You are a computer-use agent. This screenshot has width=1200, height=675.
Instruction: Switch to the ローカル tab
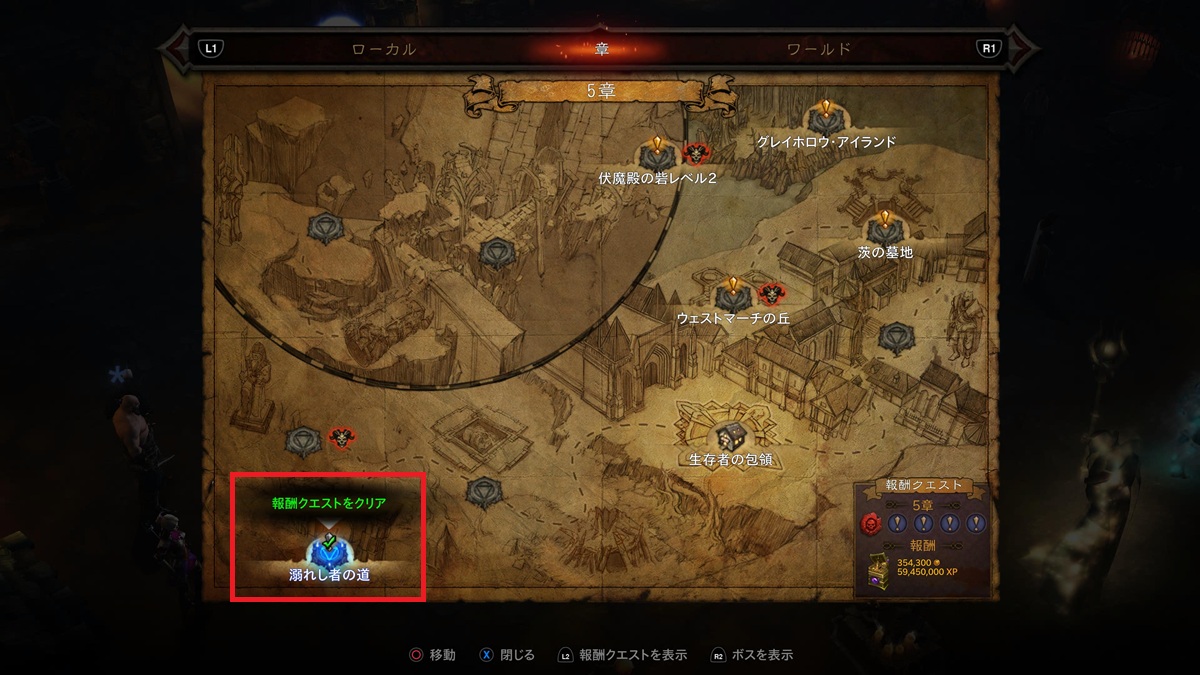point(384,48)
